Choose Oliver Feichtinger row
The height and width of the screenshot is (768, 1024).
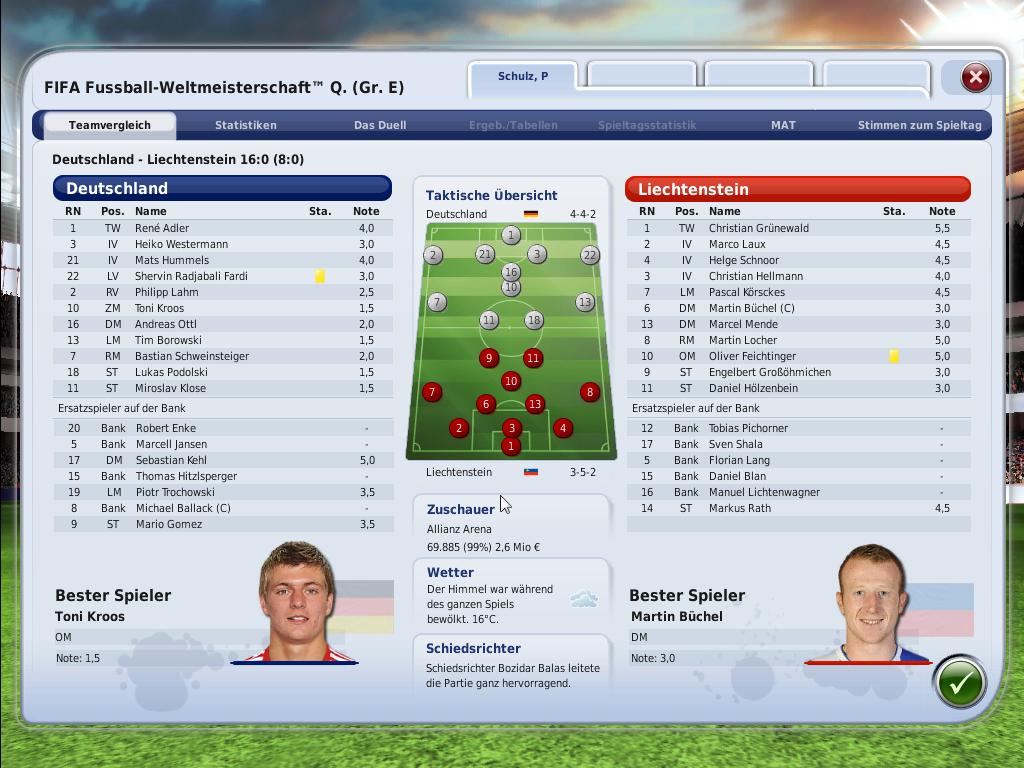(752, 356)
